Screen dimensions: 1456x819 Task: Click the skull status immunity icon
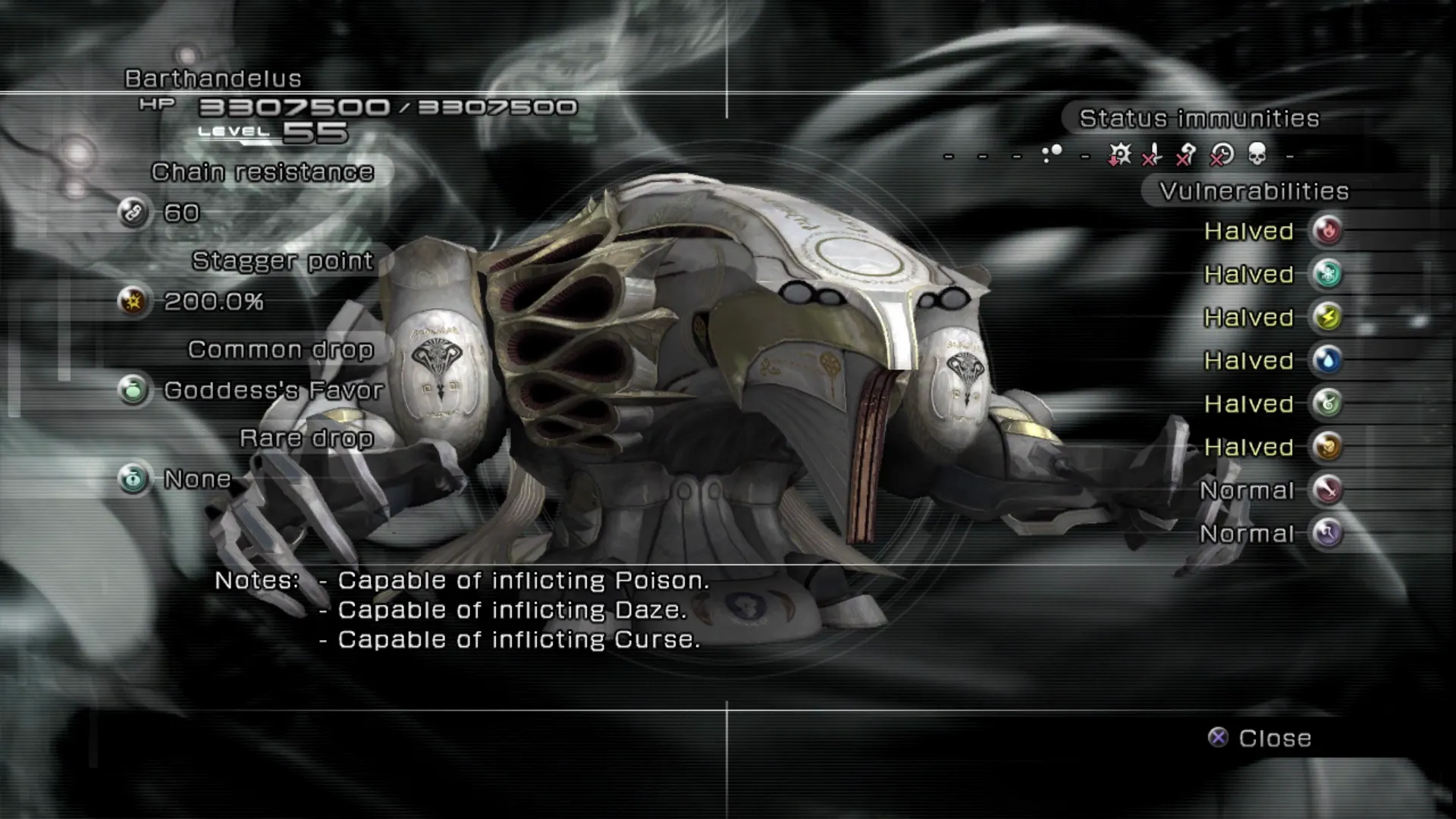[x=1257, y=155]
